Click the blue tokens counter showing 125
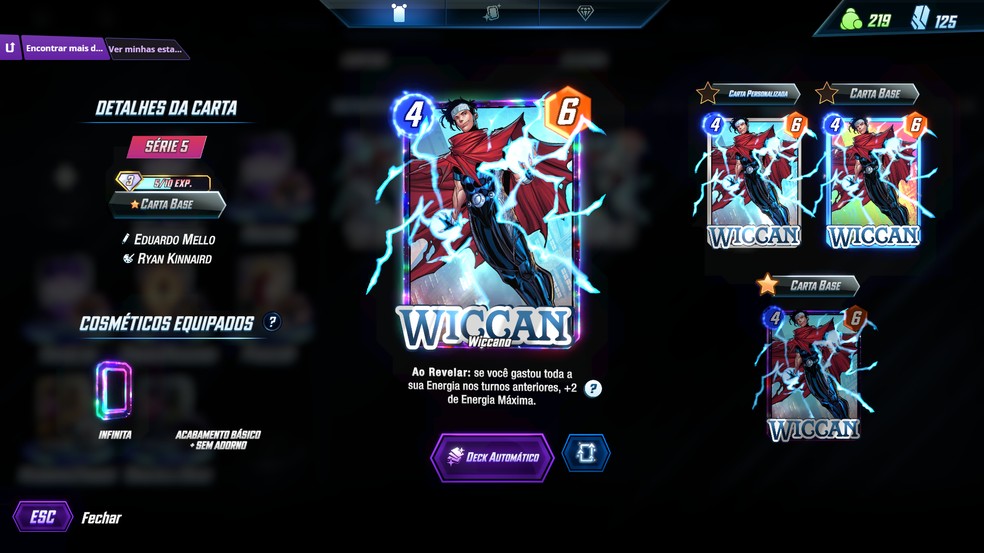Viewport: 984px width, 553px height. [x=934, y=20]
